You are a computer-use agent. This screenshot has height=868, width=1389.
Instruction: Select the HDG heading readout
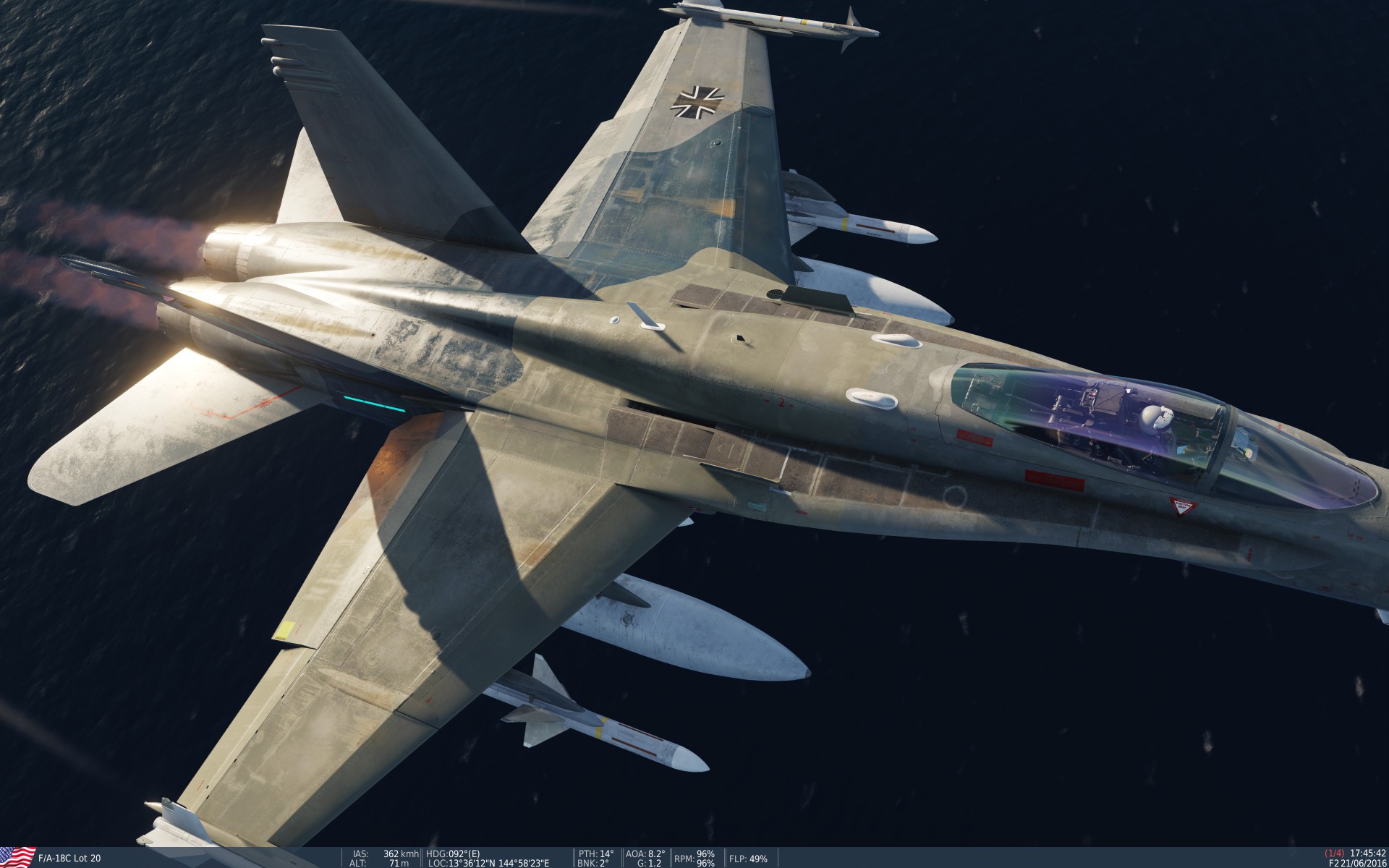coord(452,853)
